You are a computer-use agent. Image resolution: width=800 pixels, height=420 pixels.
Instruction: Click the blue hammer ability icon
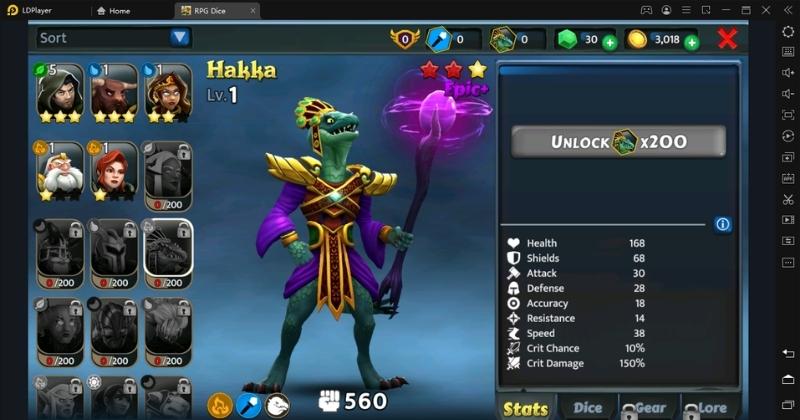[248, 405]
